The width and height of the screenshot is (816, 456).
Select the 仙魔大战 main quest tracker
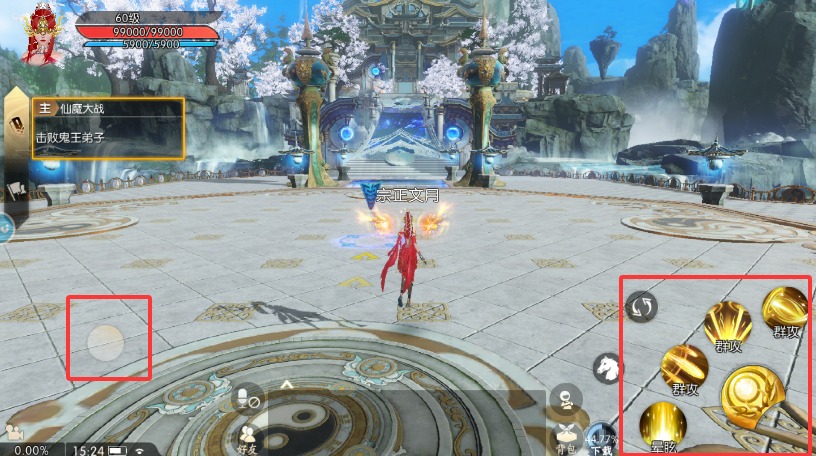108,127
